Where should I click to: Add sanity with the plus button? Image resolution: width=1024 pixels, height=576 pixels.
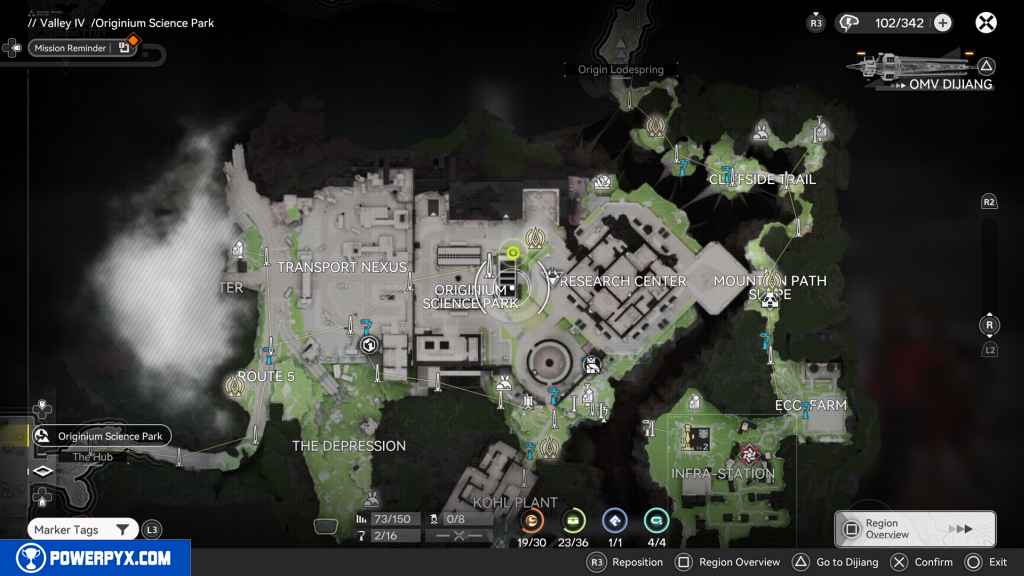click(x=942, y=22)
